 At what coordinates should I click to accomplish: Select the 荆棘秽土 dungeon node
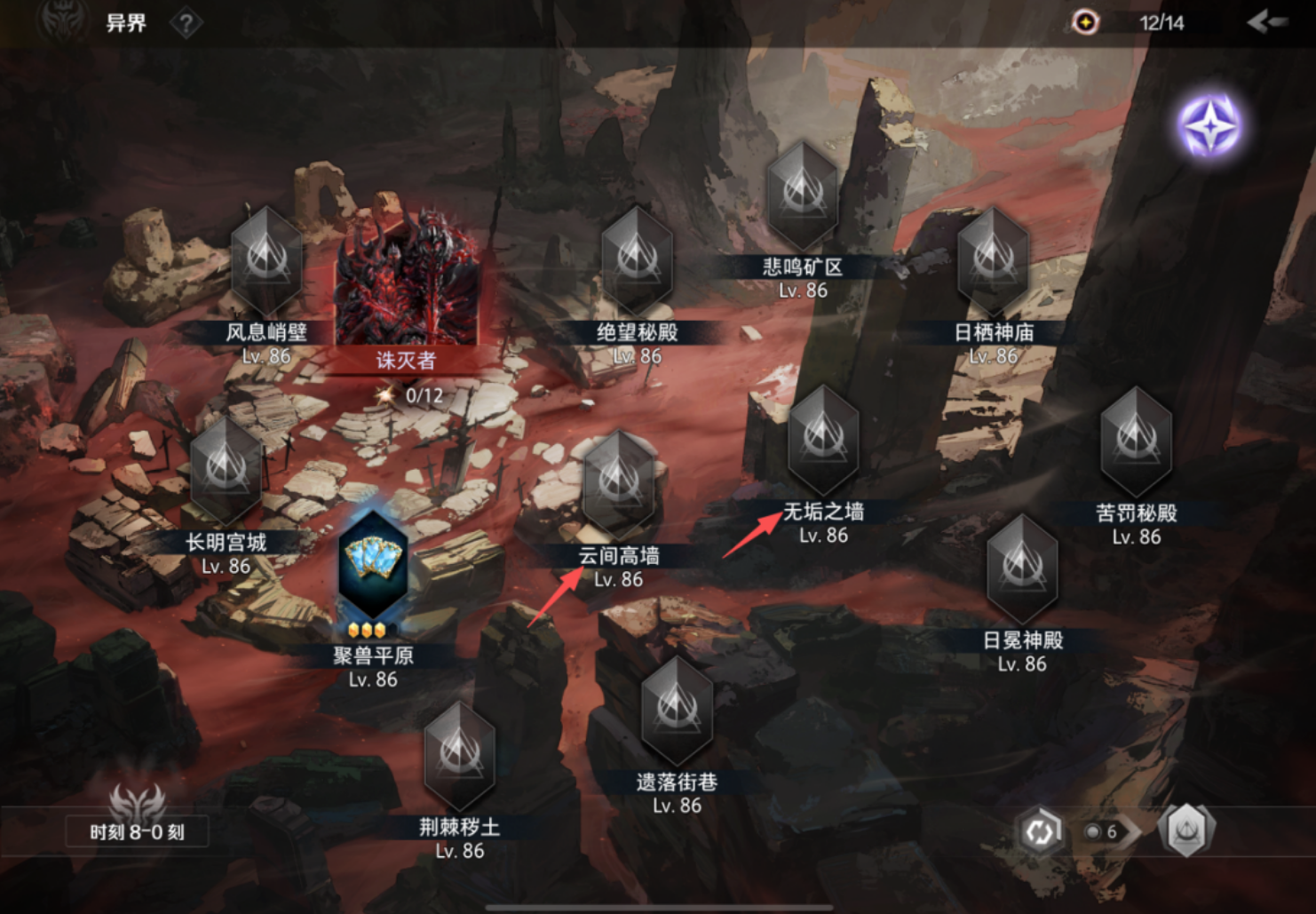pos(460,755)
